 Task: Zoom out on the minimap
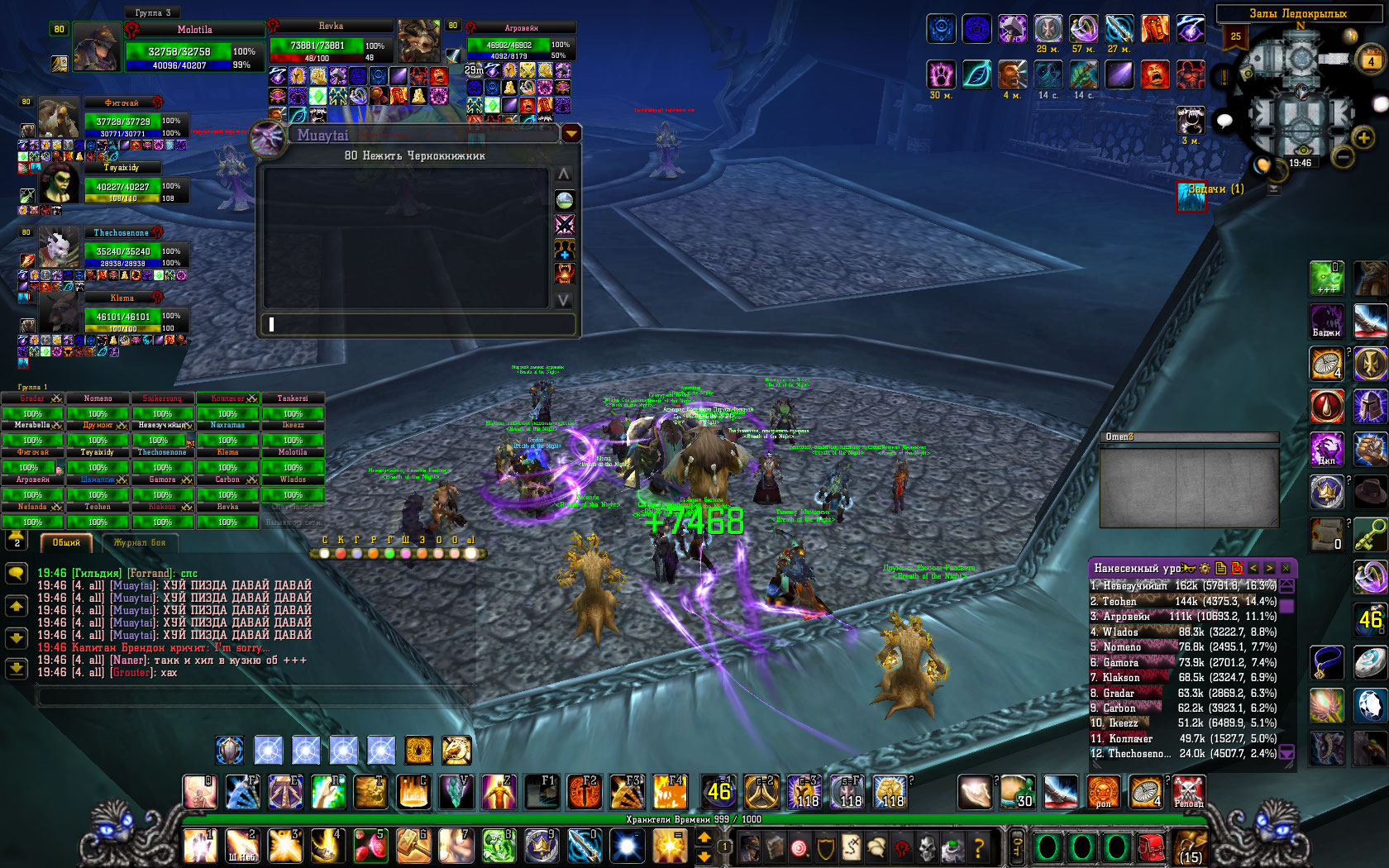pos(1343,155)
